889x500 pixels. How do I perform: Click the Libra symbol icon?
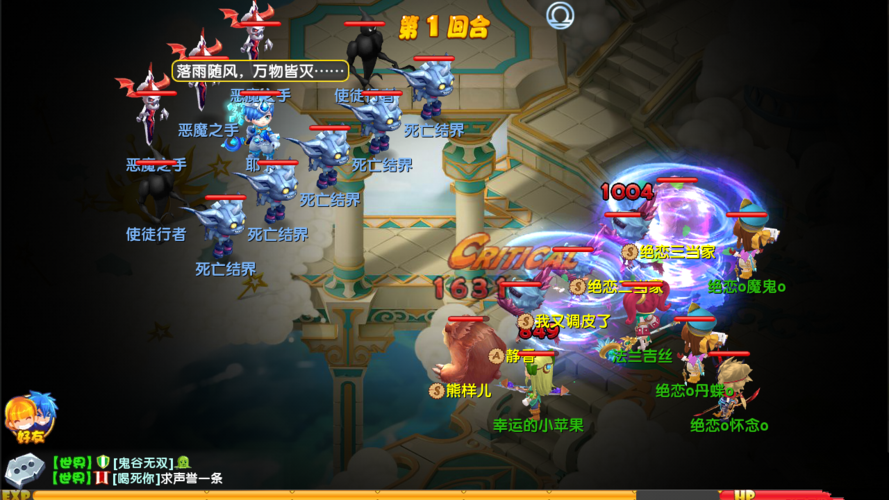pos(560,16)
